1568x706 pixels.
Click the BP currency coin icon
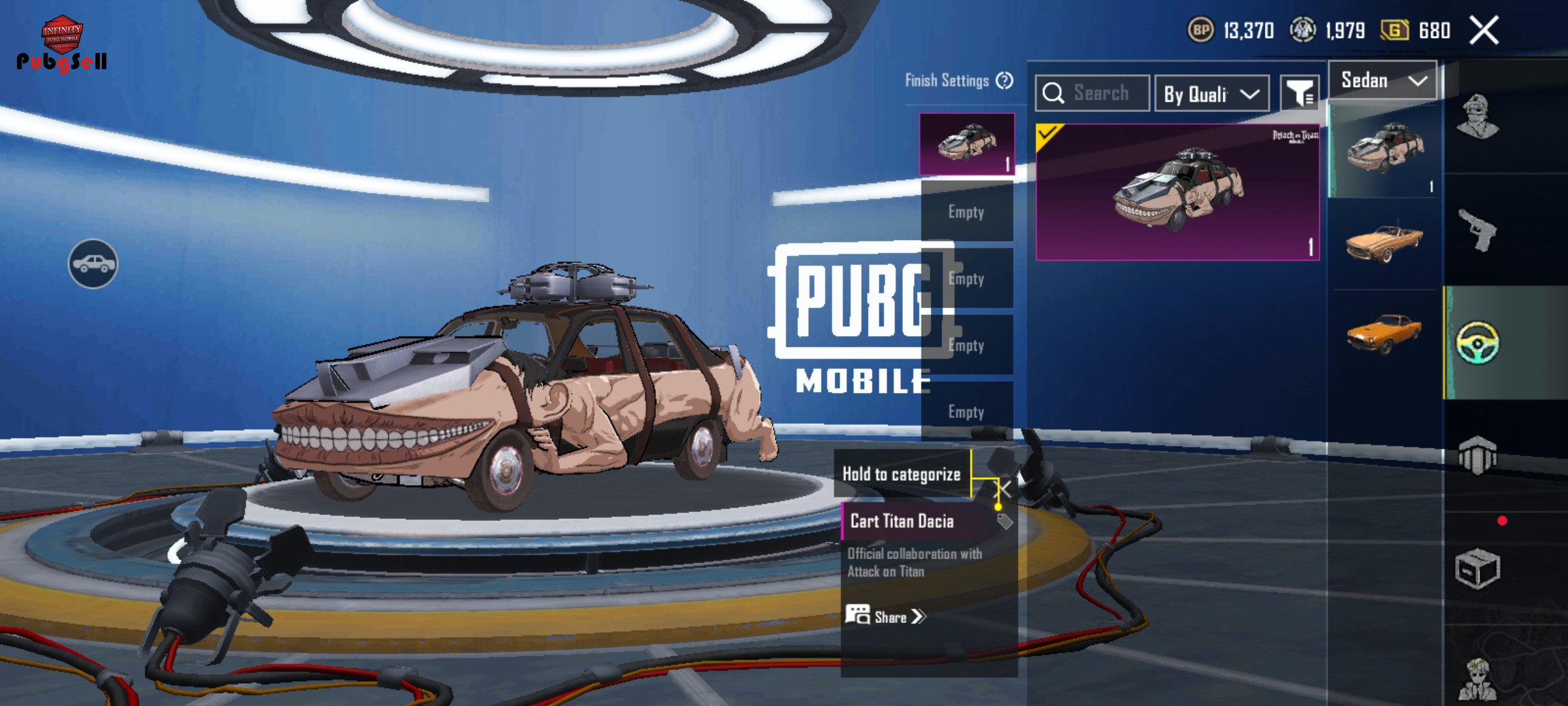click(x=1200, y=30)
